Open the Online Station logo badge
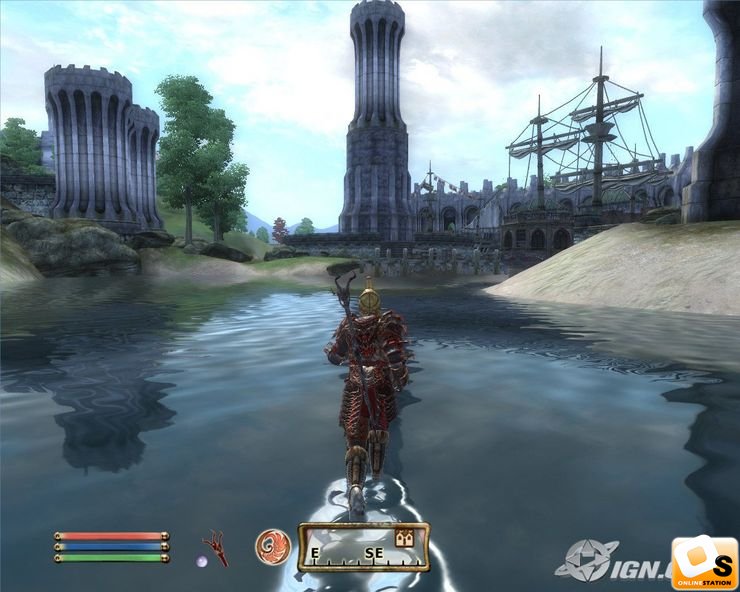740x592 pixels. click(704, 563)
